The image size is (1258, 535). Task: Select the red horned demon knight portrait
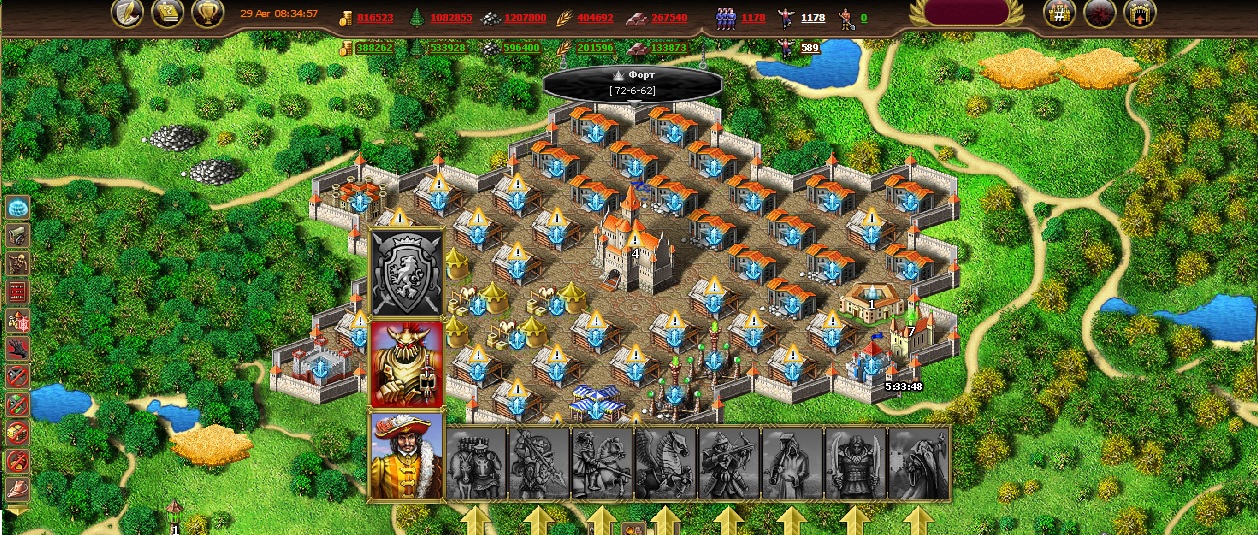(x=407, y=364)
